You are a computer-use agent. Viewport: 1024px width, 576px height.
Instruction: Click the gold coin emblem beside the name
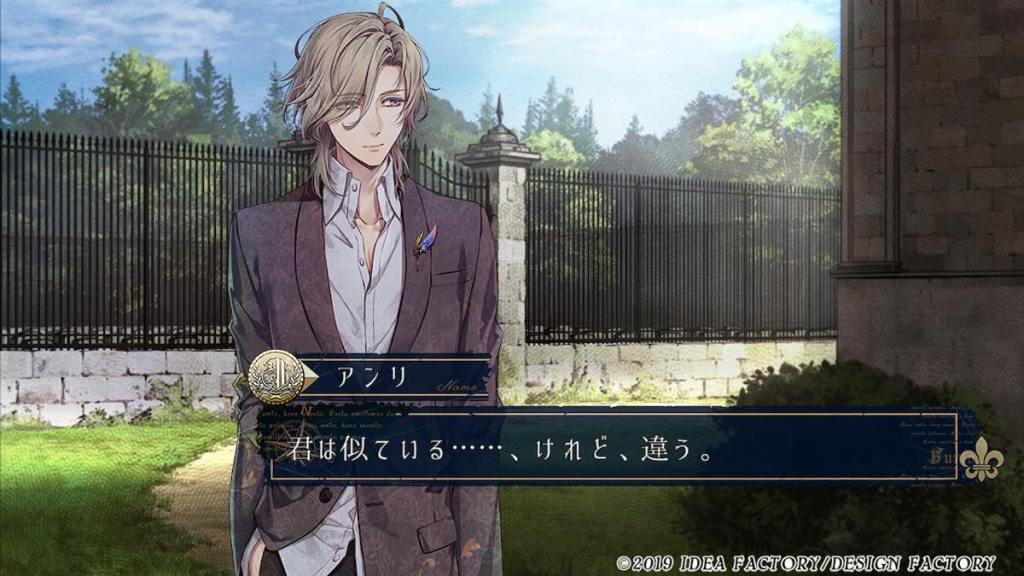point(275,376)
